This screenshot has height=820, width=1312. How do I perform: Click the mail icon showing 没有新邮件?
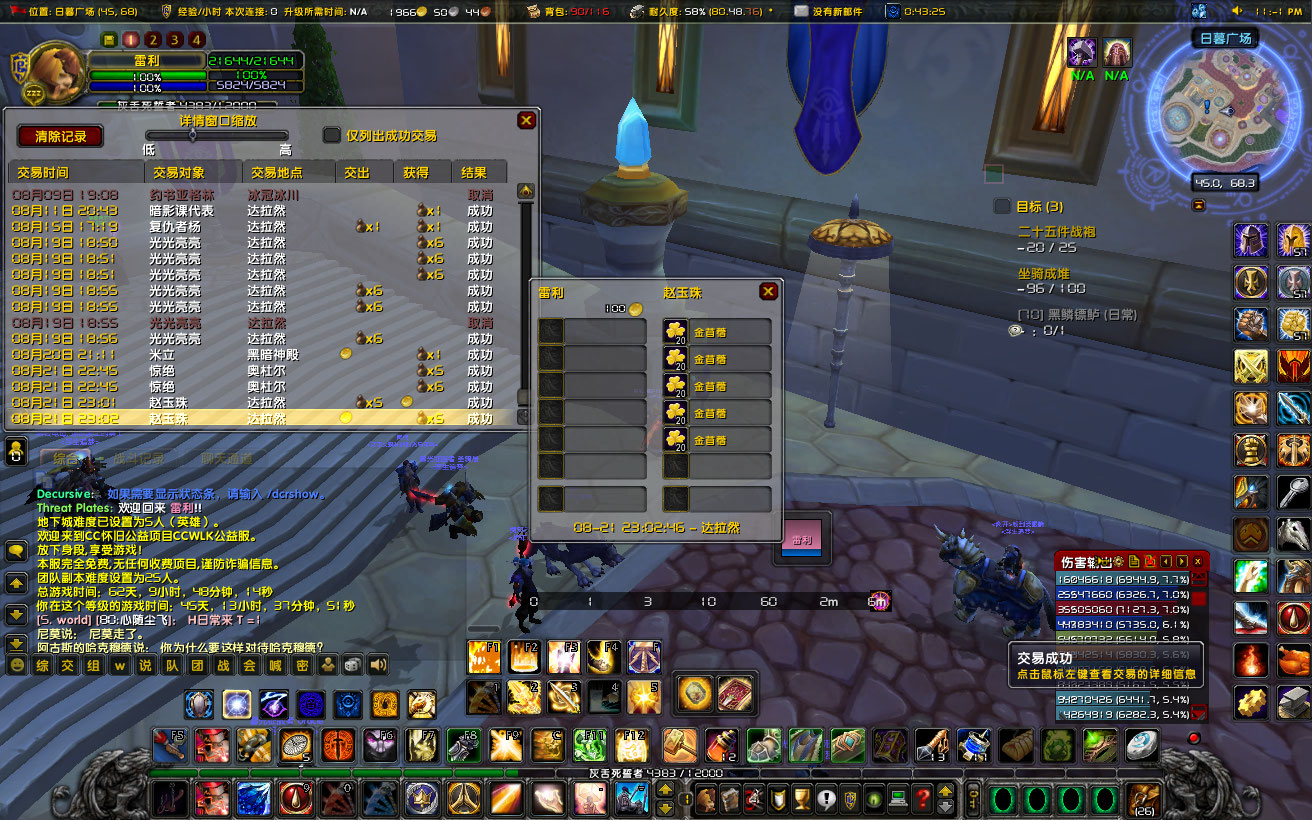click(800, 12)
